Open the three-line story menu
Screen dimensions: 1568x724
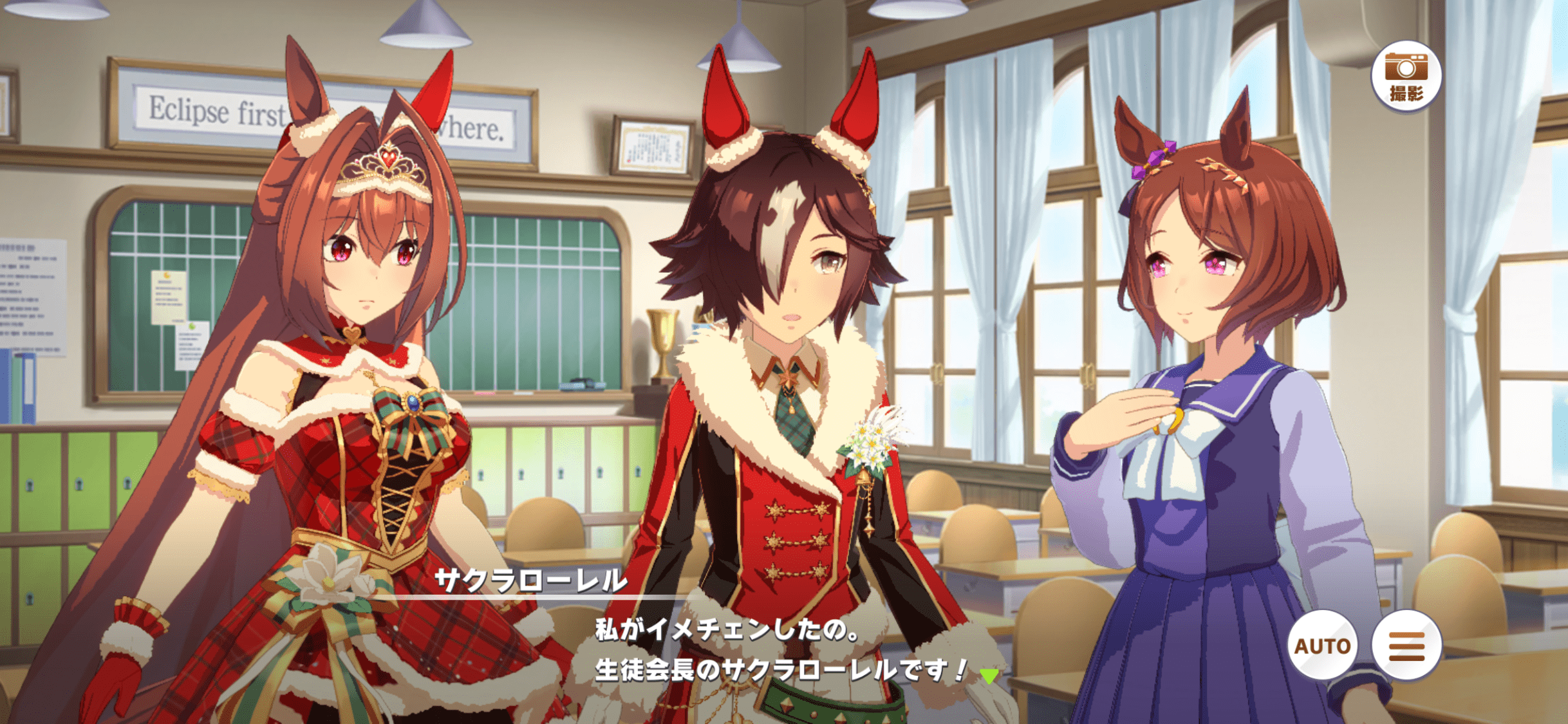[1406, 645]
